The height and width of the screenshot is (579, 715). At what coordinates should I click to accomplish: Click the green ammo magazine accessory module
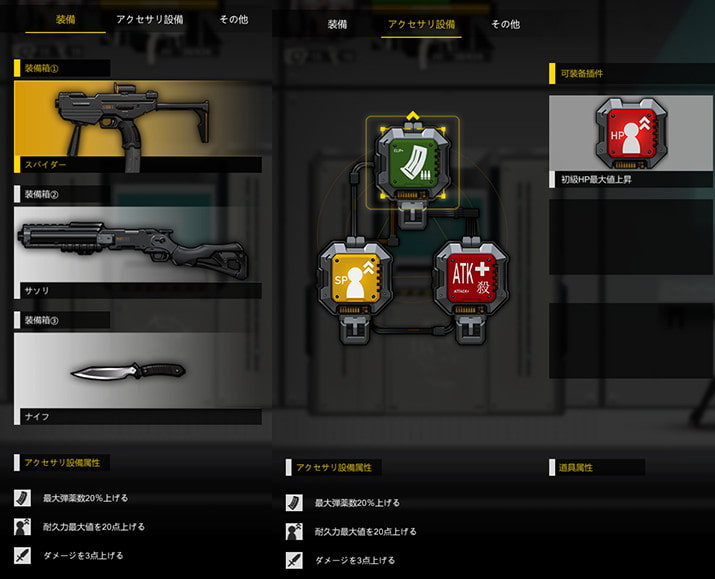[412, 160]
